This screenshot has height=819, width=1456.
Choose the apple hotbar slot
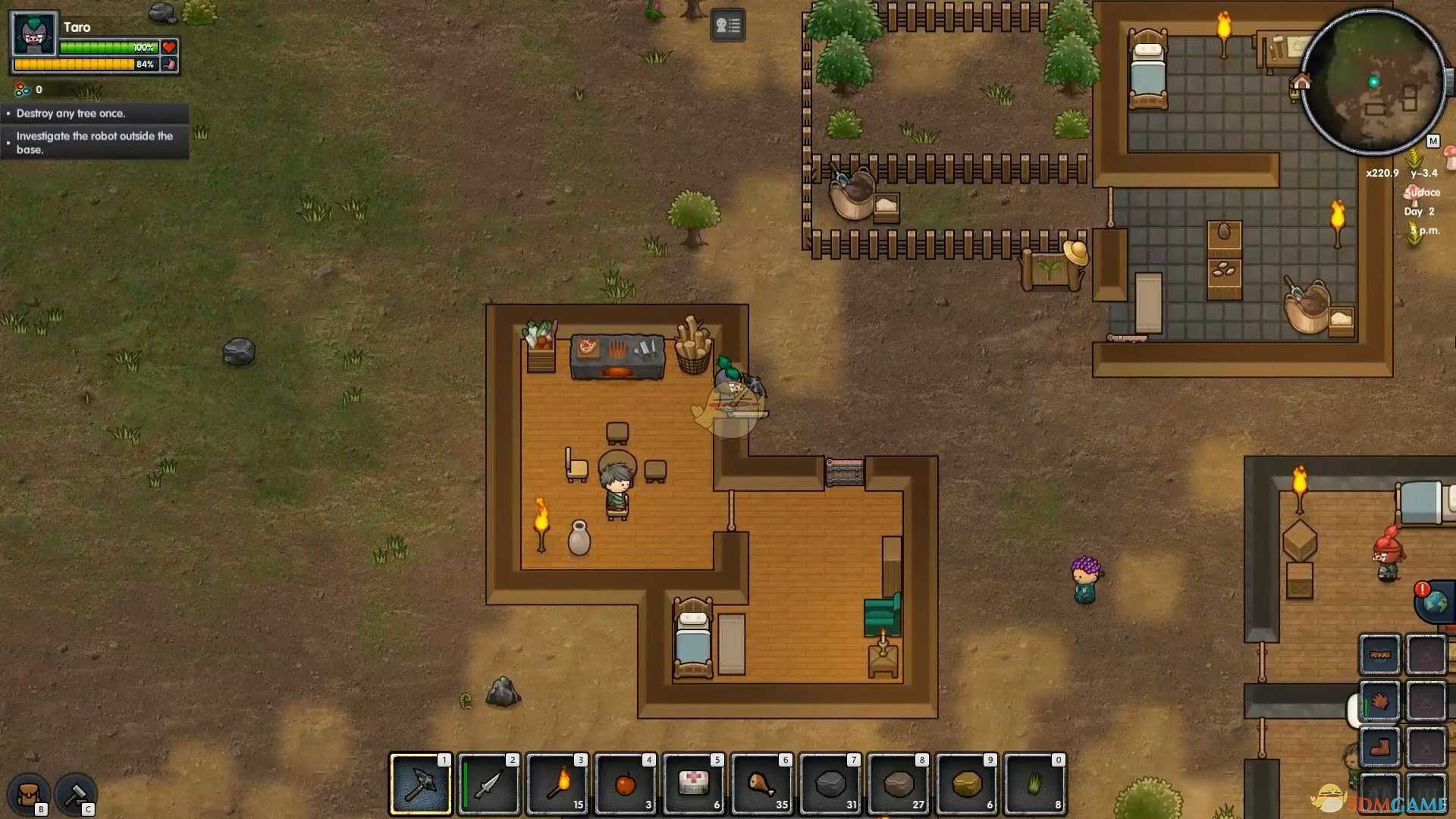(626, 784)
